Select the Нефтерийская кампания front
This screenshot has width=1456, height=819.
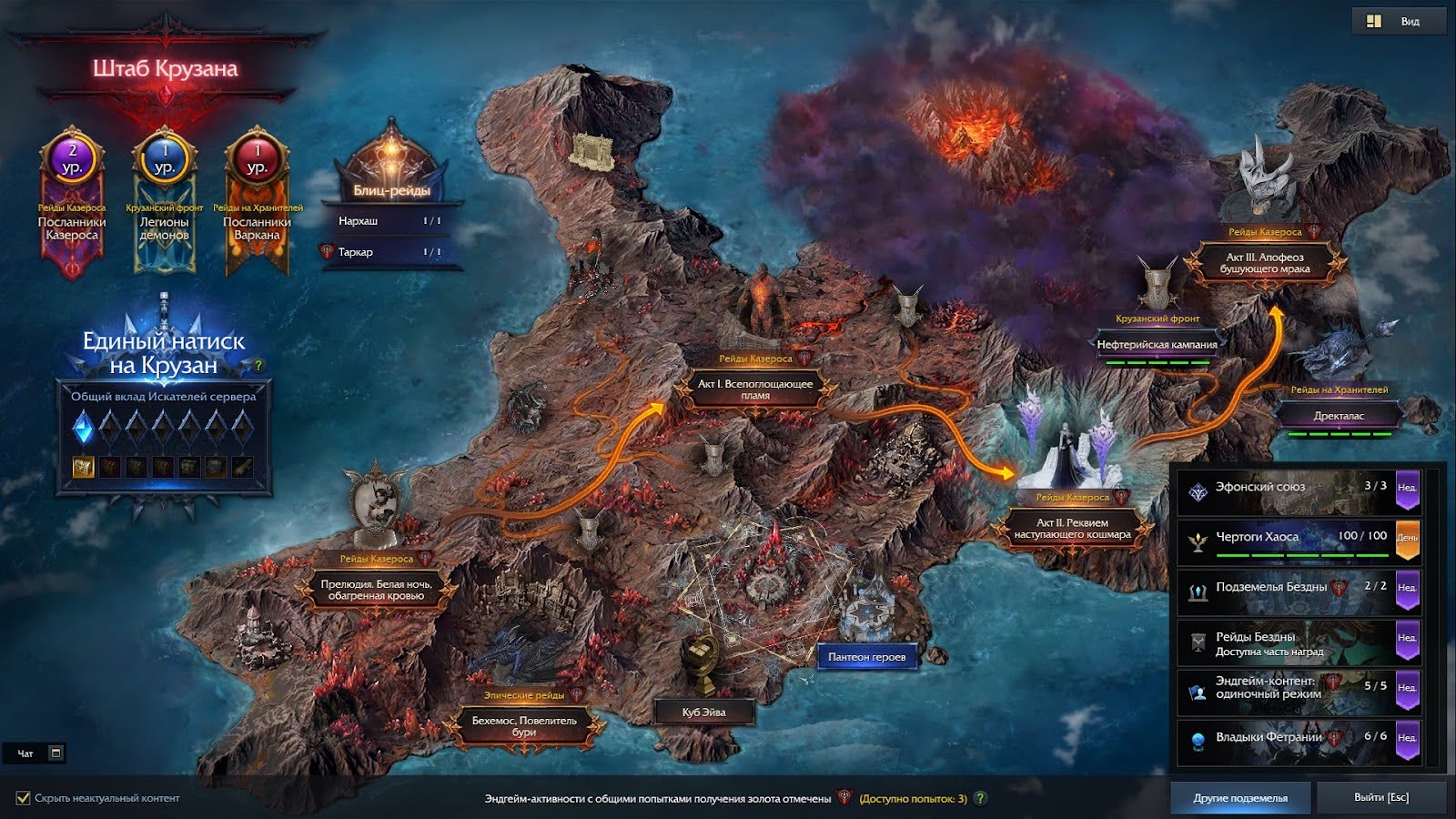(x=1157, y=345)
